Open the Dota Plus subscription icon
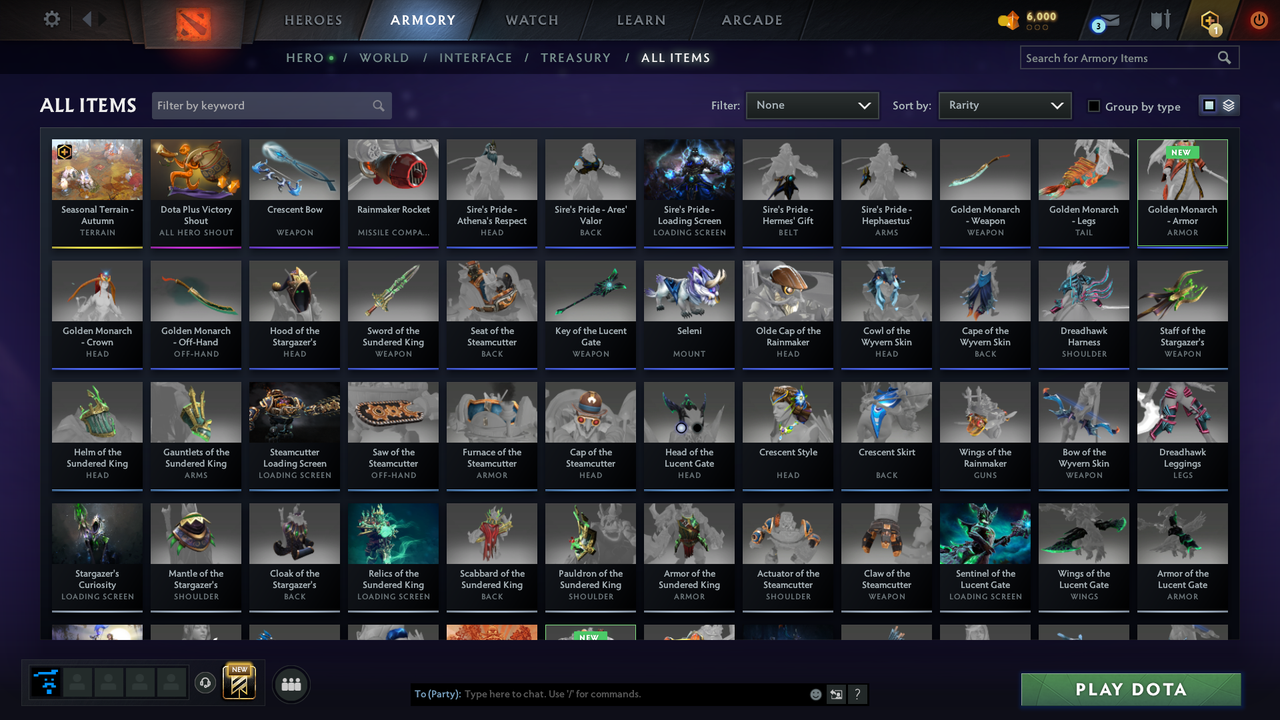The width and height of the screenshot is (1280, 720). pyautogui.click(x=1209, y=20)
